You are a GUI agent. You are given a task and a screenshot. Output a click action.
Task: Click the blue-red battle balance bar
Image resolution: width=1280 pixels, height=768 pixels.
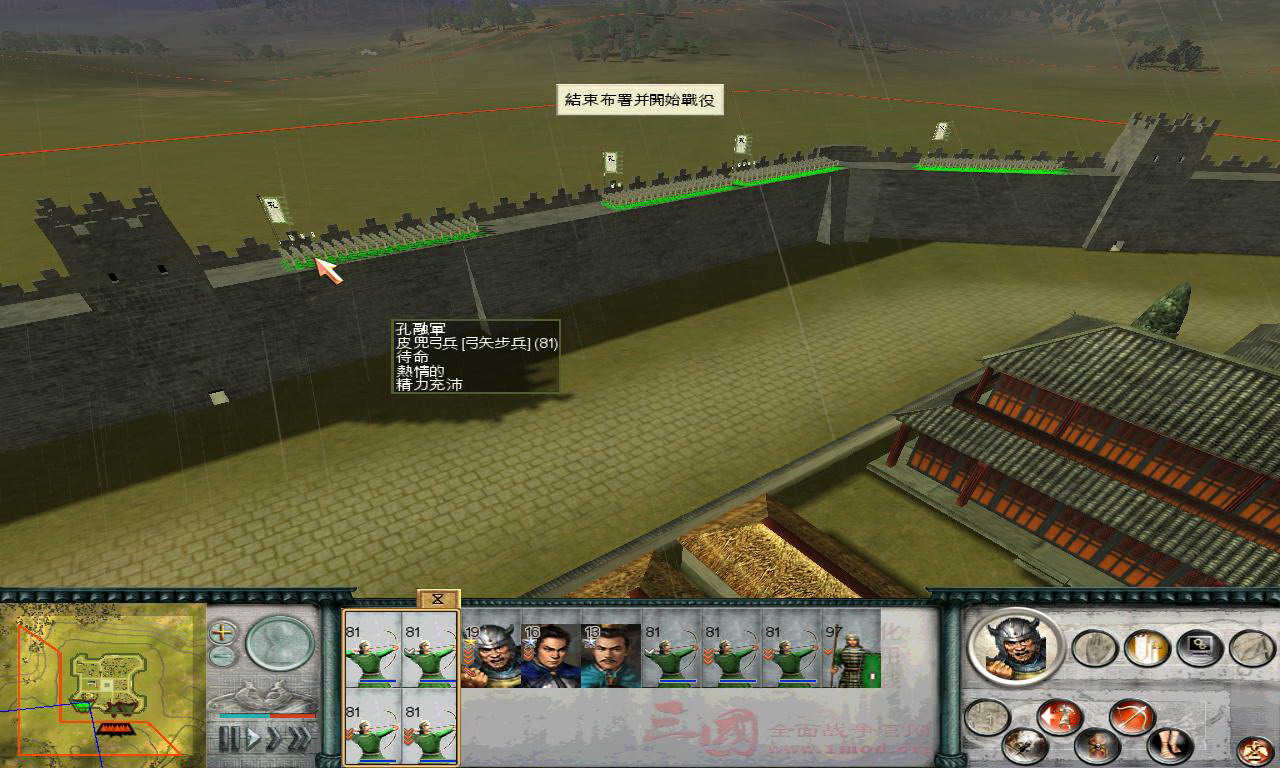tap(266, 715)
